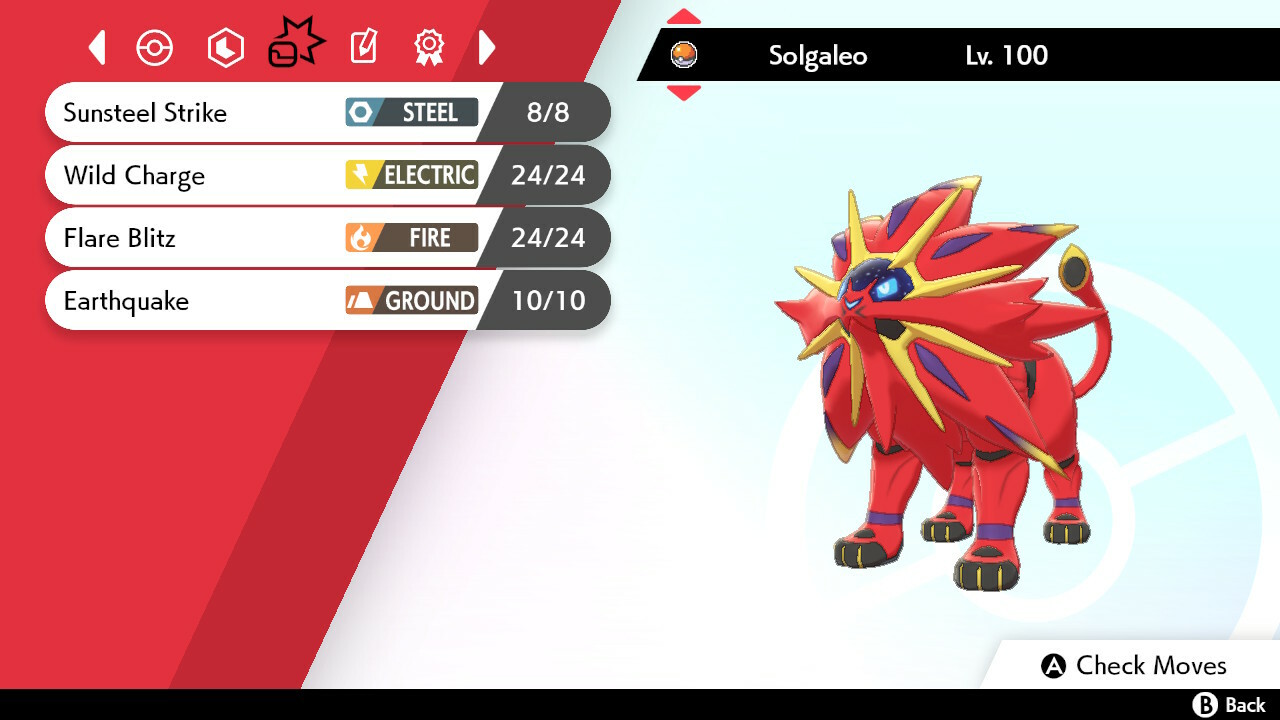Open the battle moves tab
Screen dimensions: 1280x720
point(295,46)
